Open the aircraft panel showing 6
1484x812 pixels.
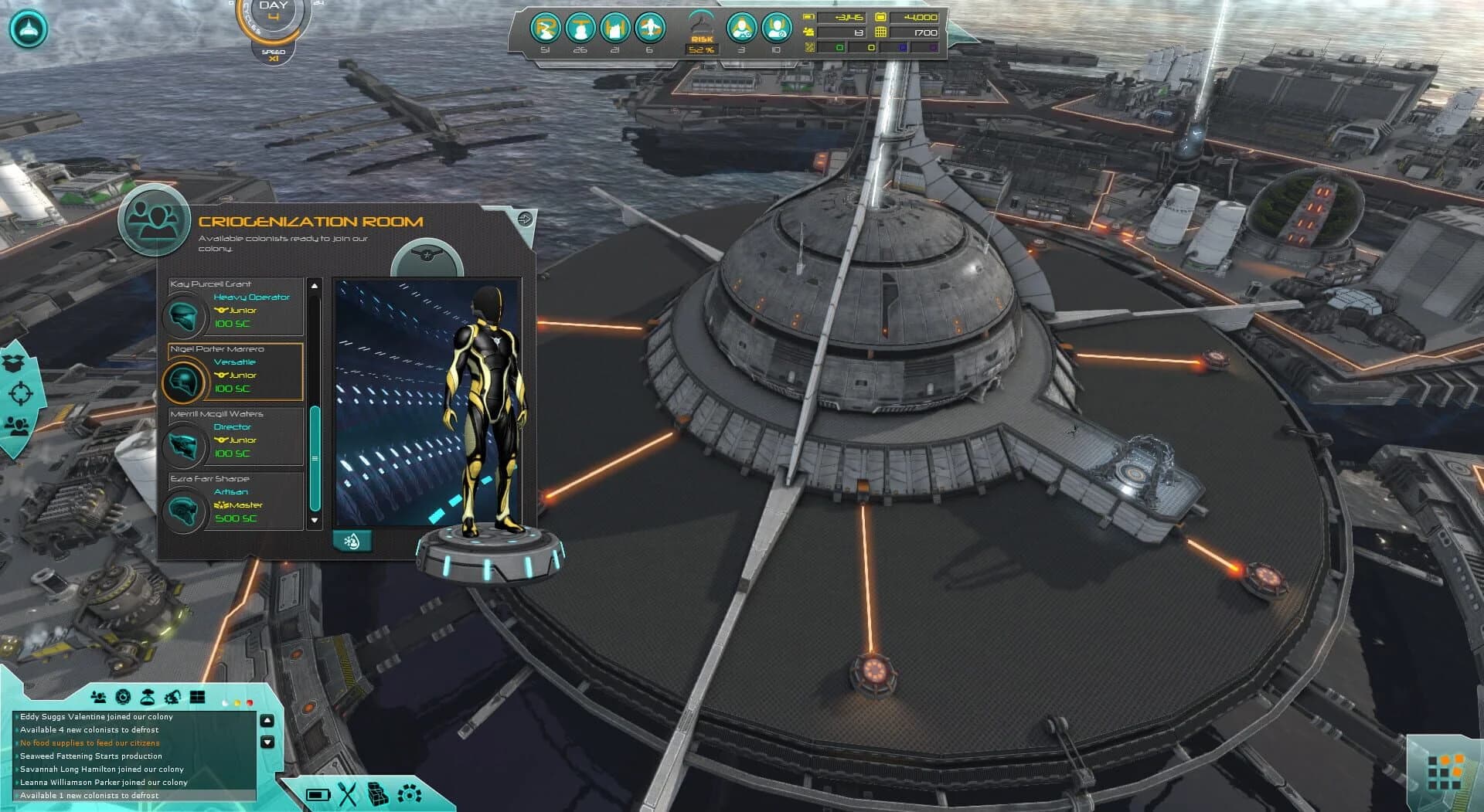coord(650,29)
